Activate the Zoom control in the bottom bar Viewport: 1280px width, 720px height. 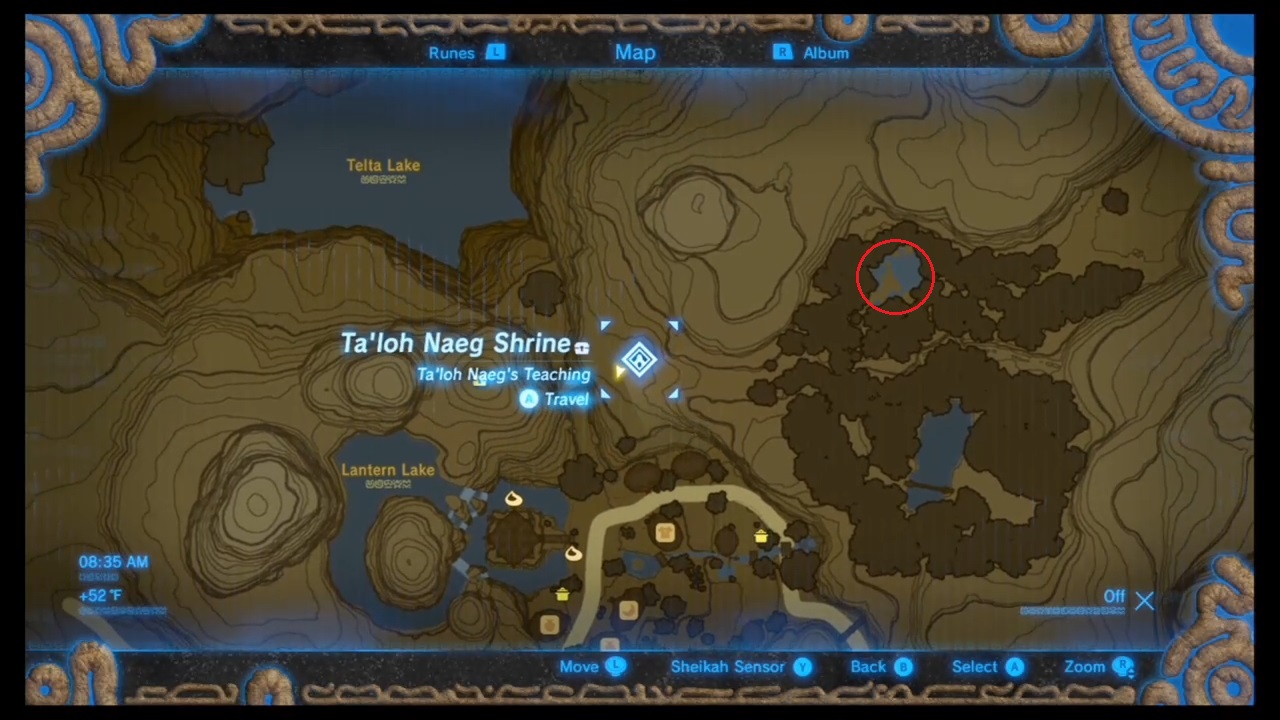1084,667
